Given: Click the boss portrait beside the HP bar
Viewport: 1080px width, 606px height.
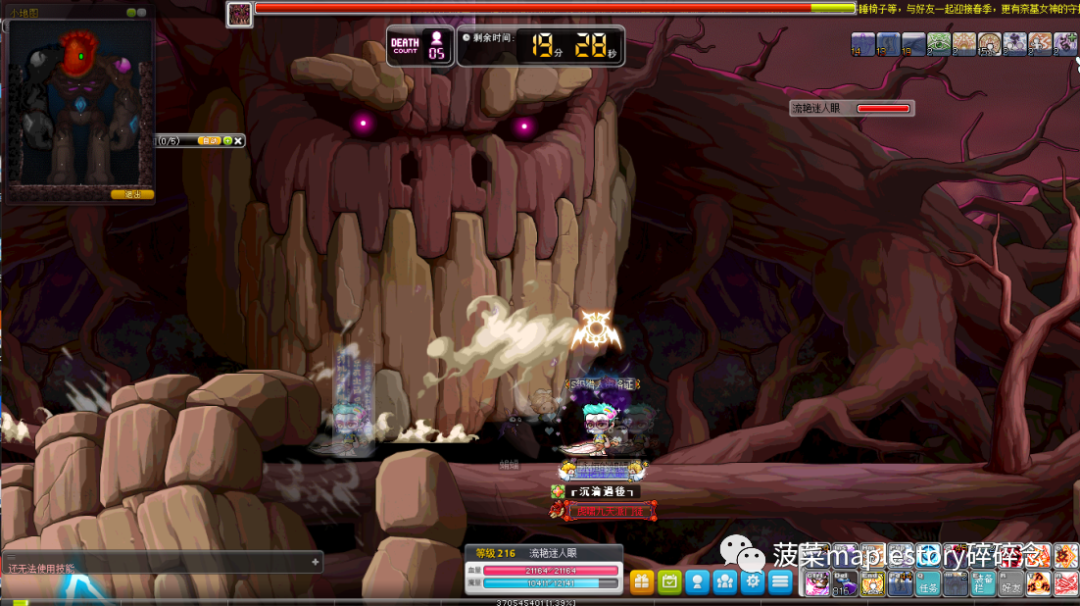Looking at the screenshot, I should pos(239,13).
